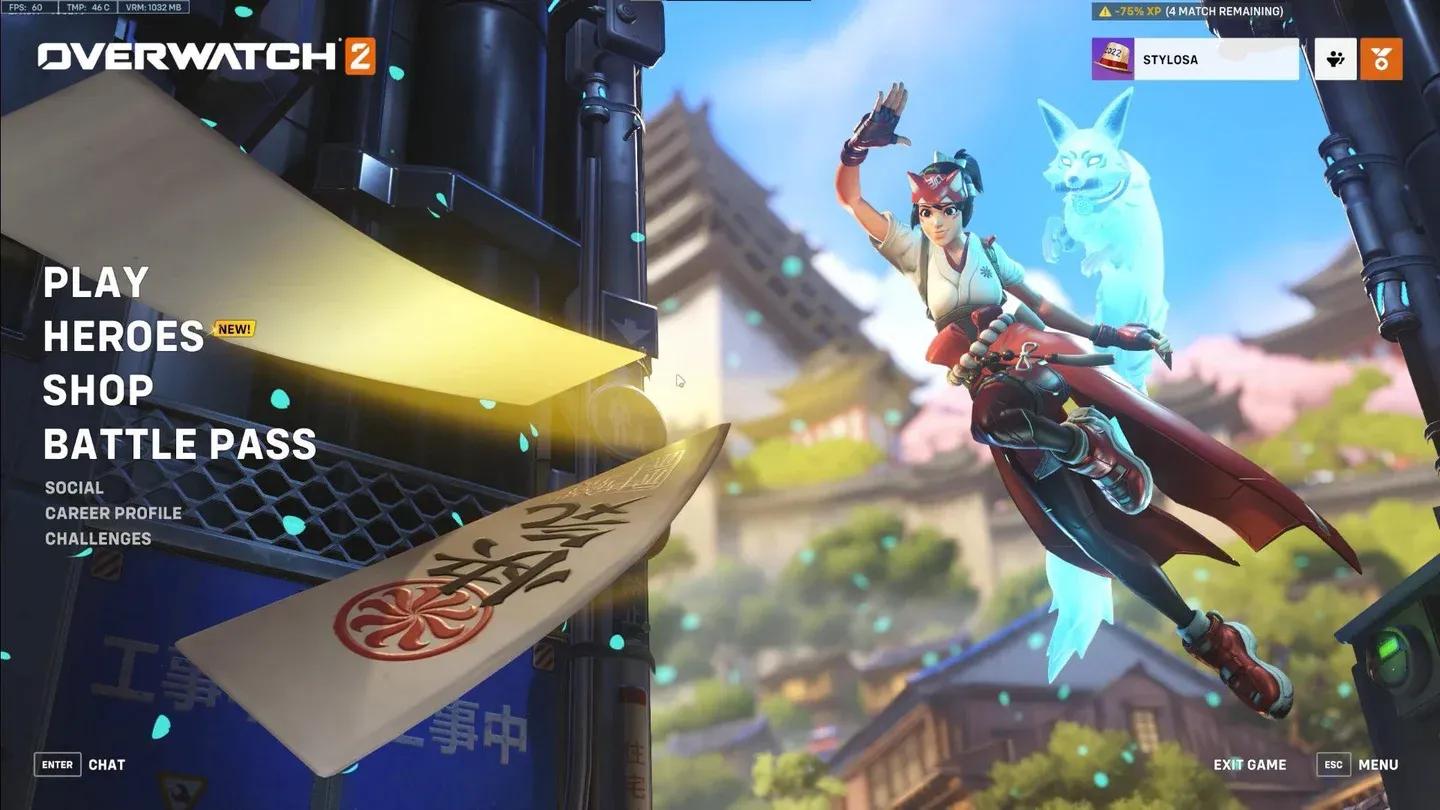Viewport: 1440px width, 810px height.
Task: Open the CHAT
Action: 107,764
